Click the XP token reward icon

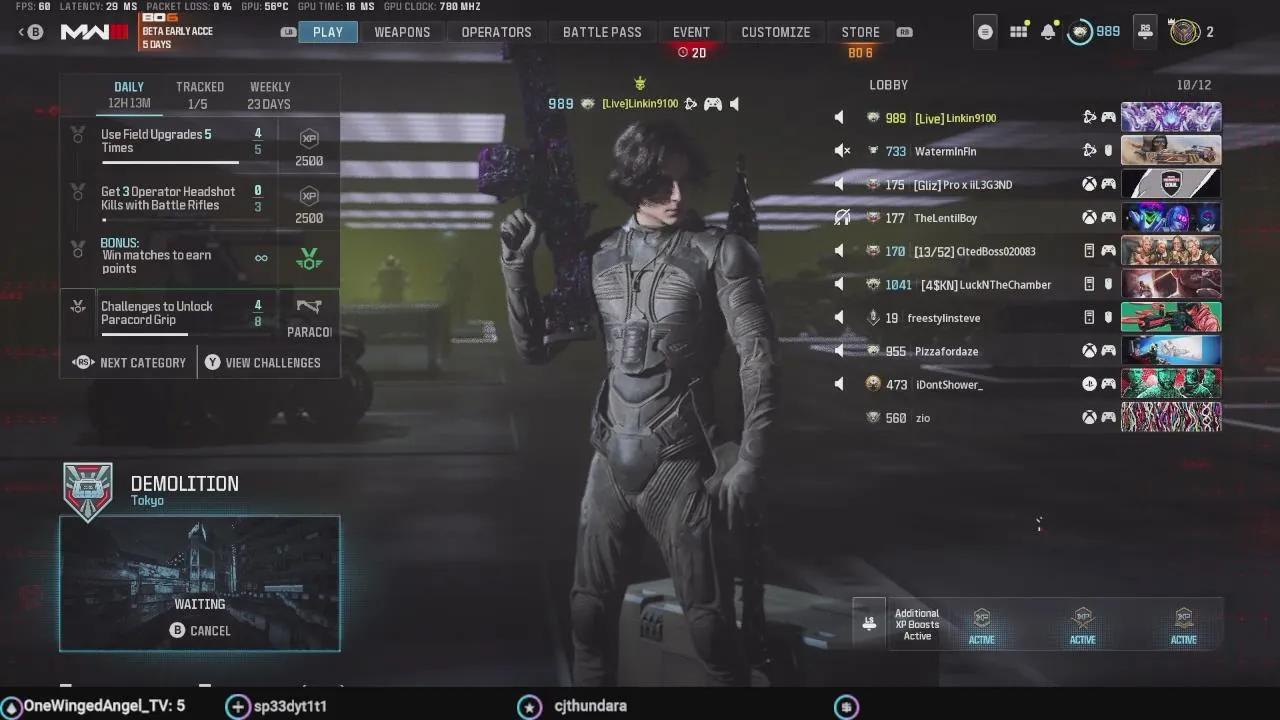coord(308,140)
